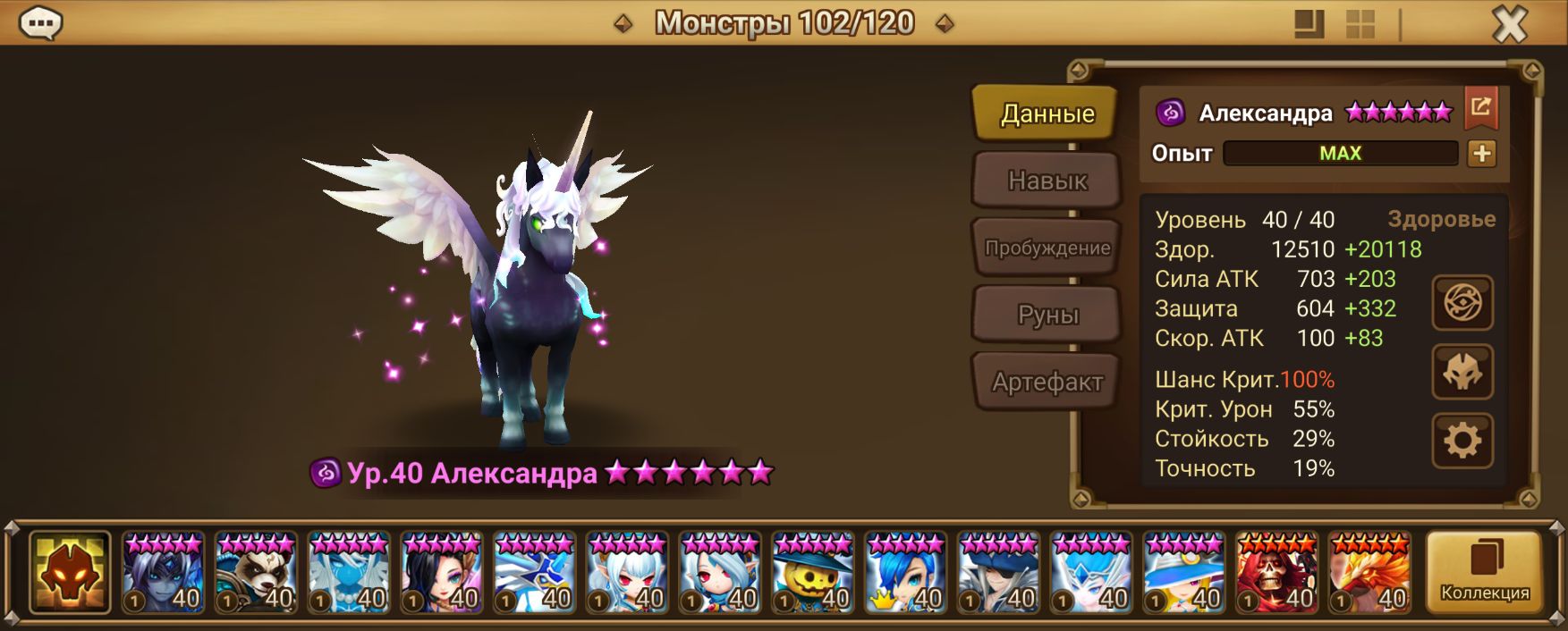Choose the pumpkin-head monster thumbnail
This screenshot has width=1568, height=631.
click(812, 573)
